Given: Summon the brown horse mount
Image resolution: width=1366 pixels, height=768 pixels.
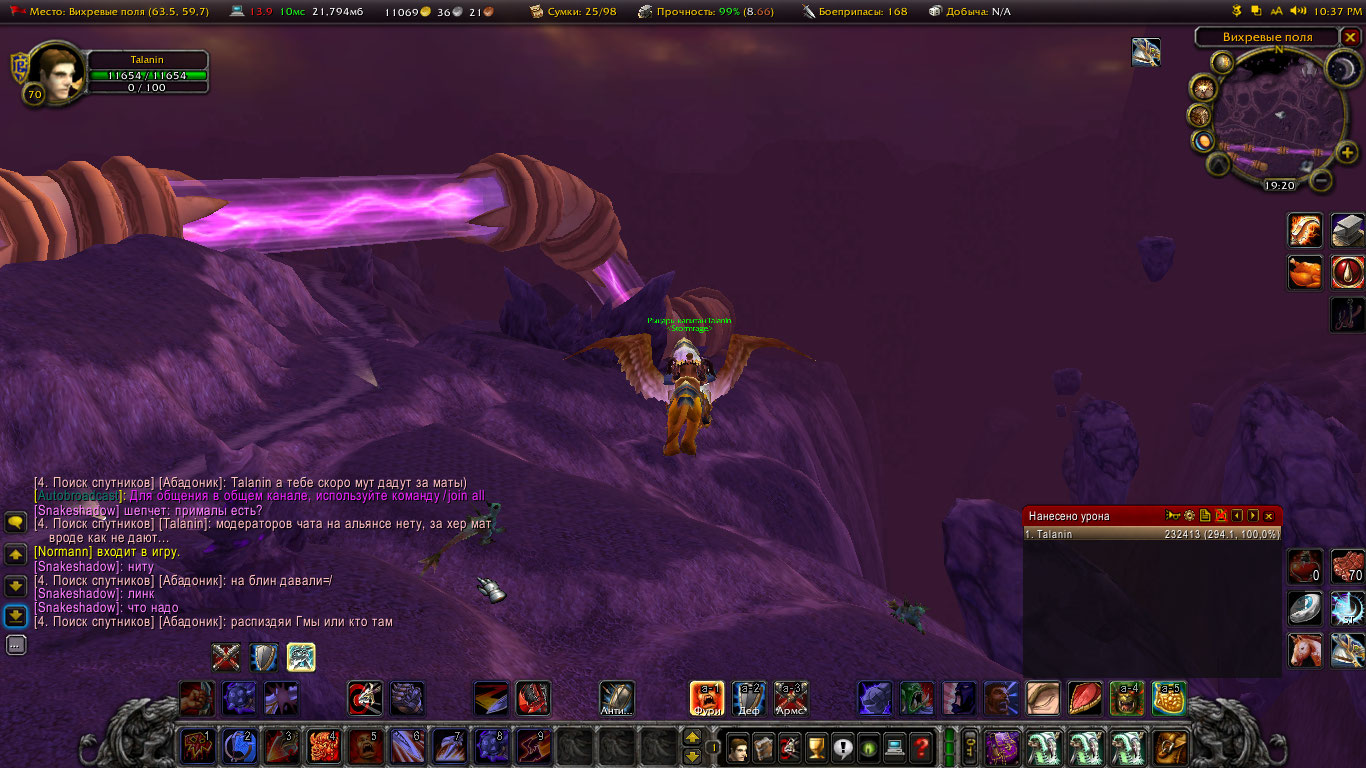Looking at the screenshot, I should click(x=1304, y=650).
